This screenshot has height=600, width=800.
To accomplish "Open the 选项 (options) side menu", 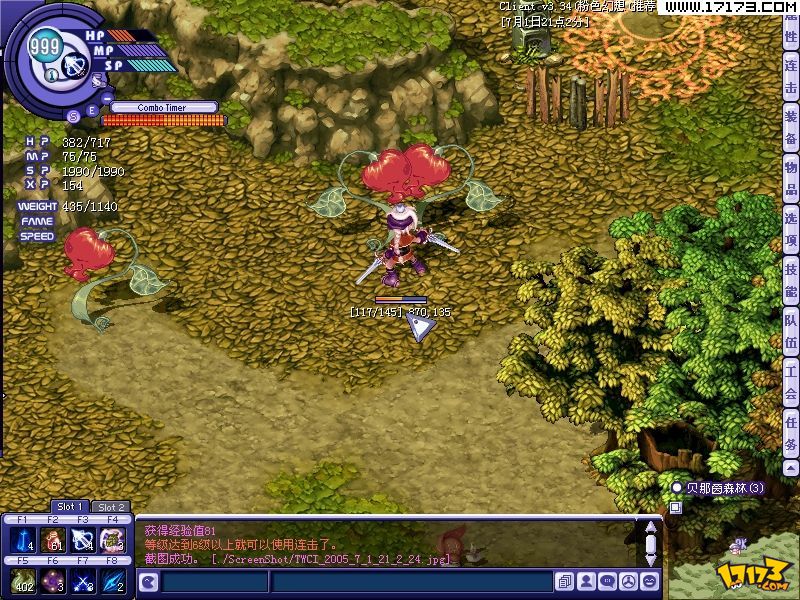I will tap(791, 231).
